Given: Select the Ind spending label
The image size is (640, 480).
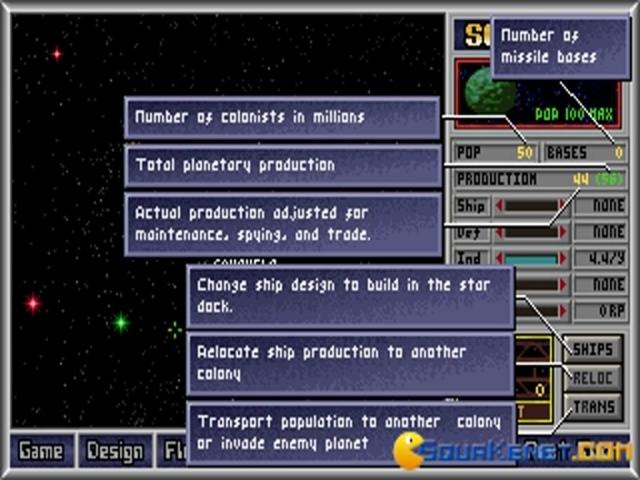Looking at the screenshot, I should (471, 258).
